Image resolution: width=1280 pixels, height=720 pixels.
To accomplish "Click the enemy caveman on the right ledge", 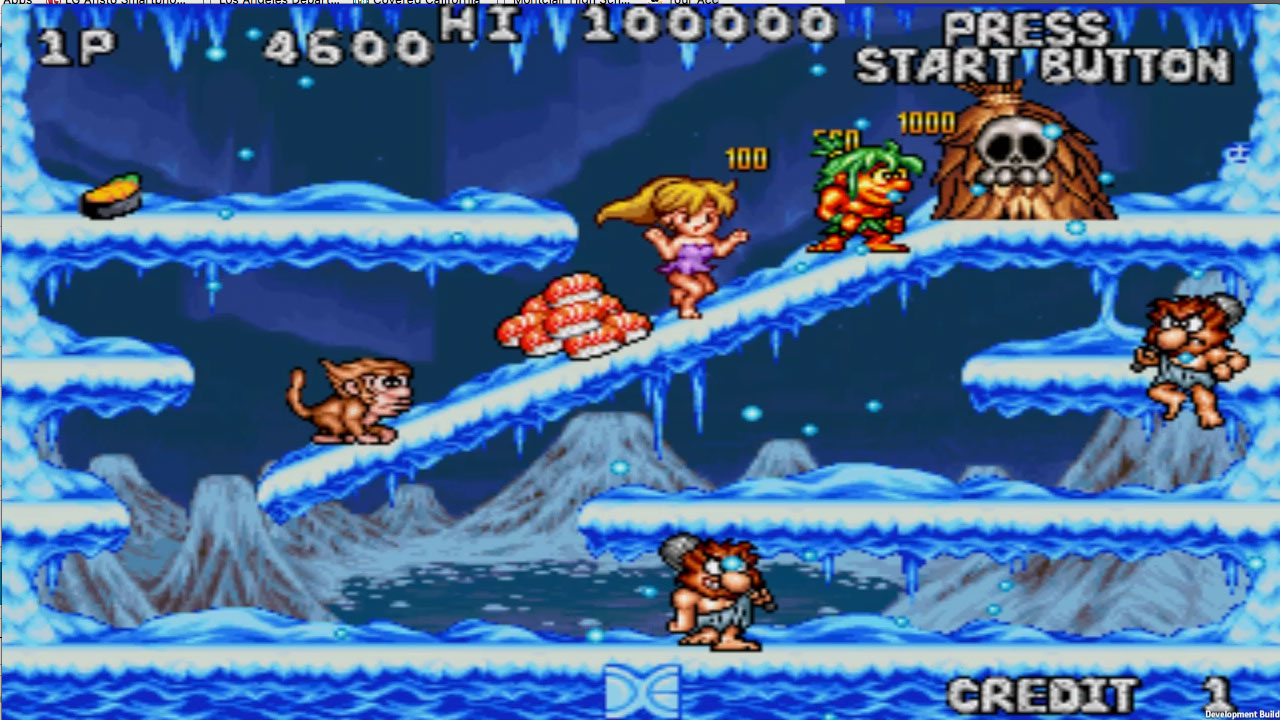I will [x=1190, y=355].
